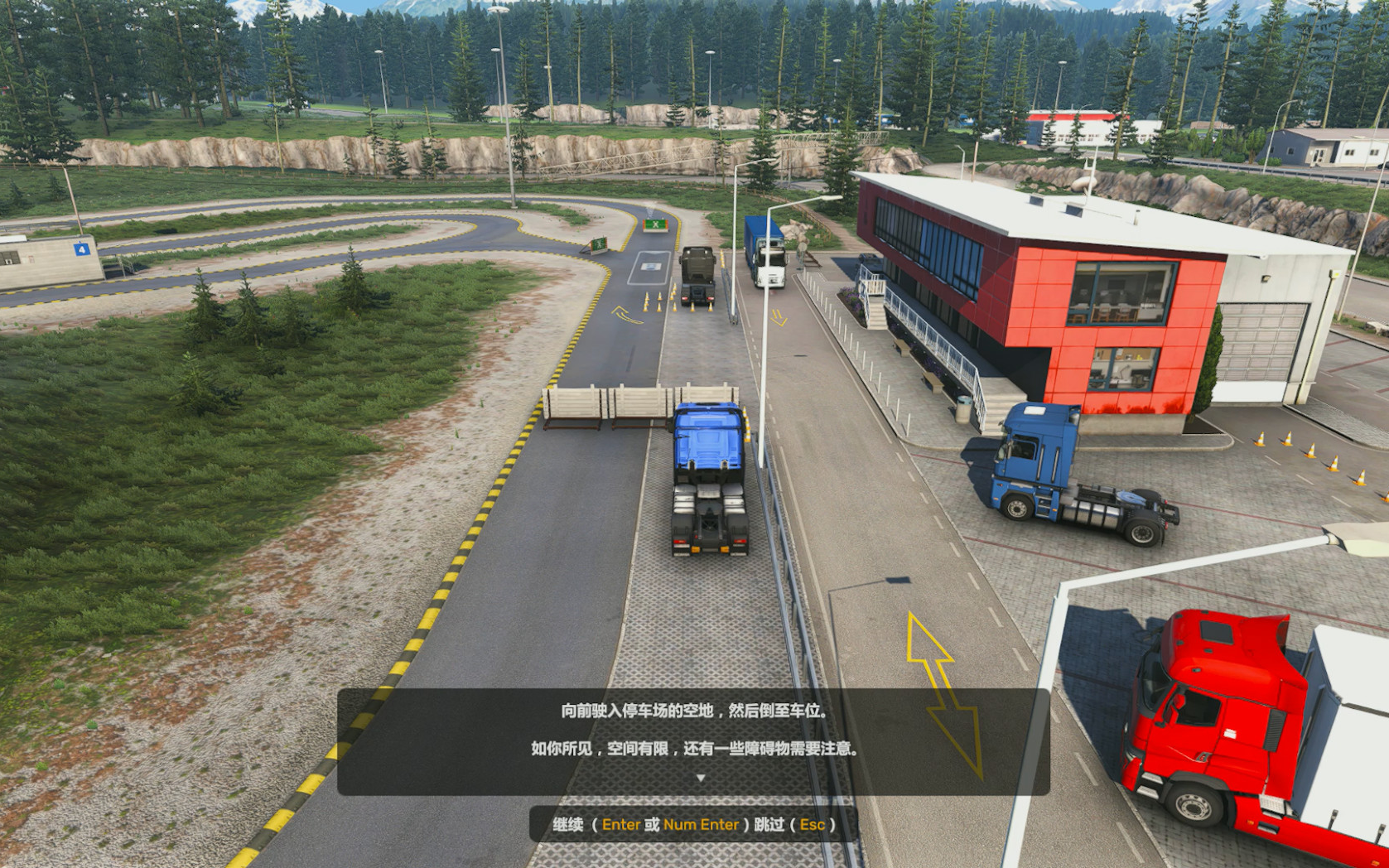Select 继续 to continue the tutorial
The width and height of the screenshot is (1389, 868).
pos(568,825)
